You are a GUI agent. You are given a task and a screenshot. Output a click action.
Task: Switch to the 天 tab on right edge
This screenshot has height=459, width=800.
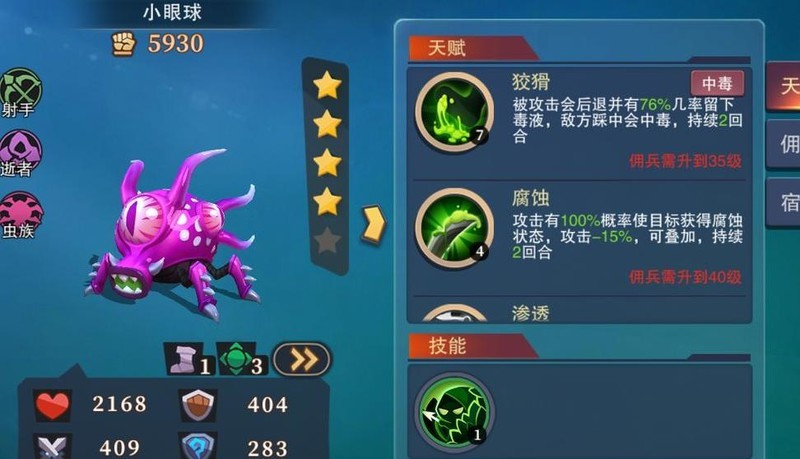[x=784, y=87]
